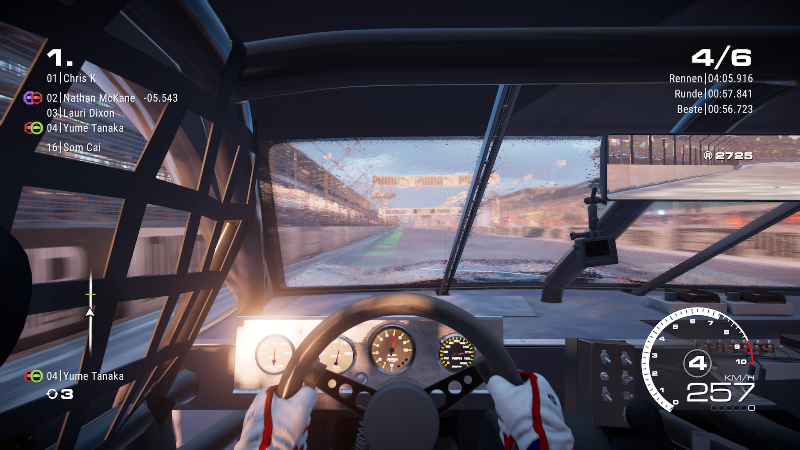Select Som Cai's row in position 16

79,147
